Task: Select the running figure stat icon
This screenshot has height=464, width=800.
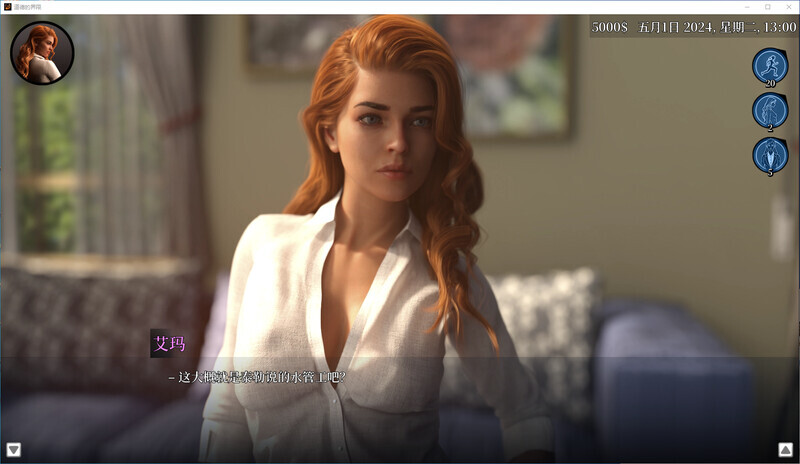Action: (770, 66)
